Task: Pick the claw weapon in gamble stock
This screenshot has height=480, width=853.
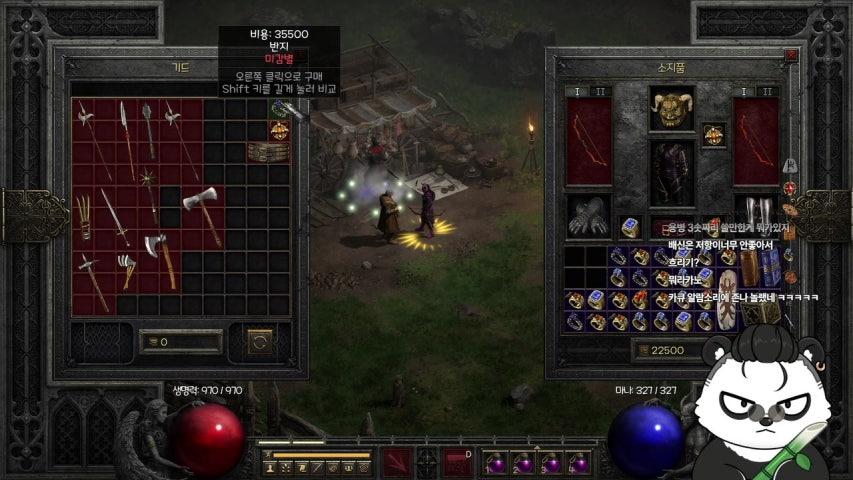Action: 84,216
